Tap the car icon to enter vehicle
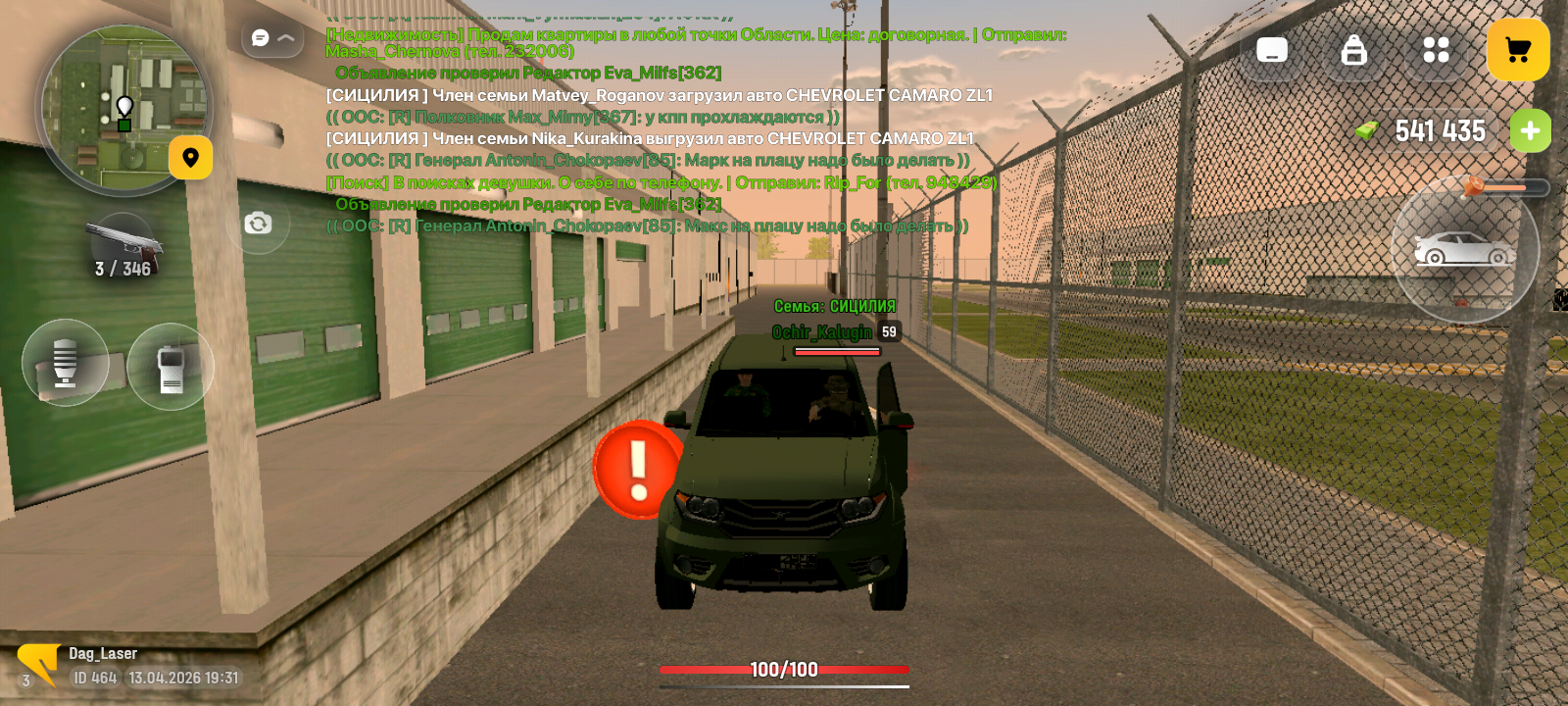The image size is (1568, 706). (1464, 252)
